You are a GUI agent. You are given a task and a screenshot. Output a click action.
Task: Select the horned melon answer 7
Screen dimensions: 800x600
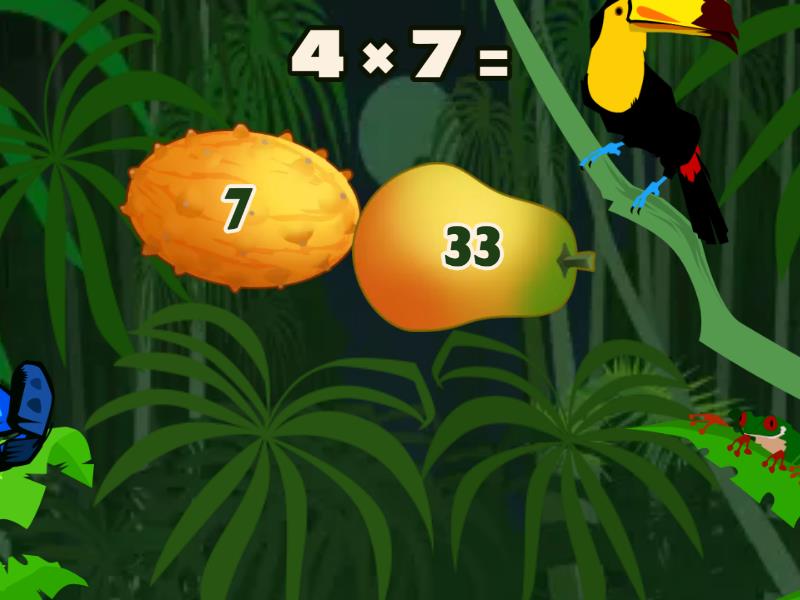(238, 210)
